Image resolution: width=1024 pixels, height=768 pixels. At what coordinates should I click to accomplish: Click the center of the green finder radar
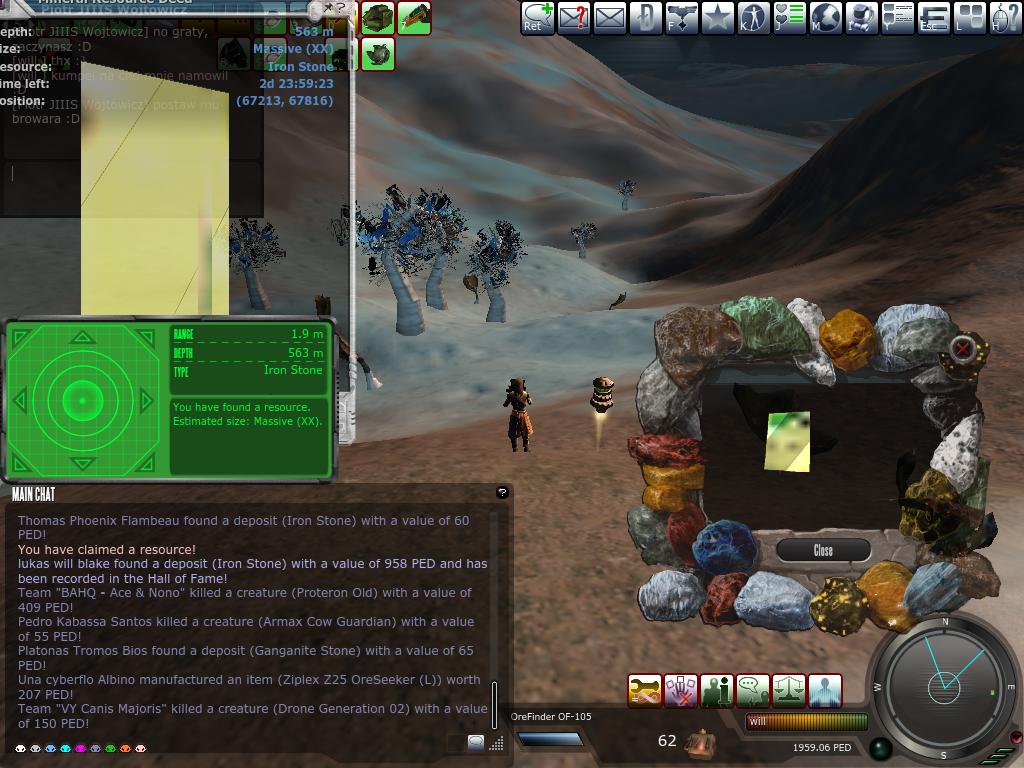[x=83, y=401]
